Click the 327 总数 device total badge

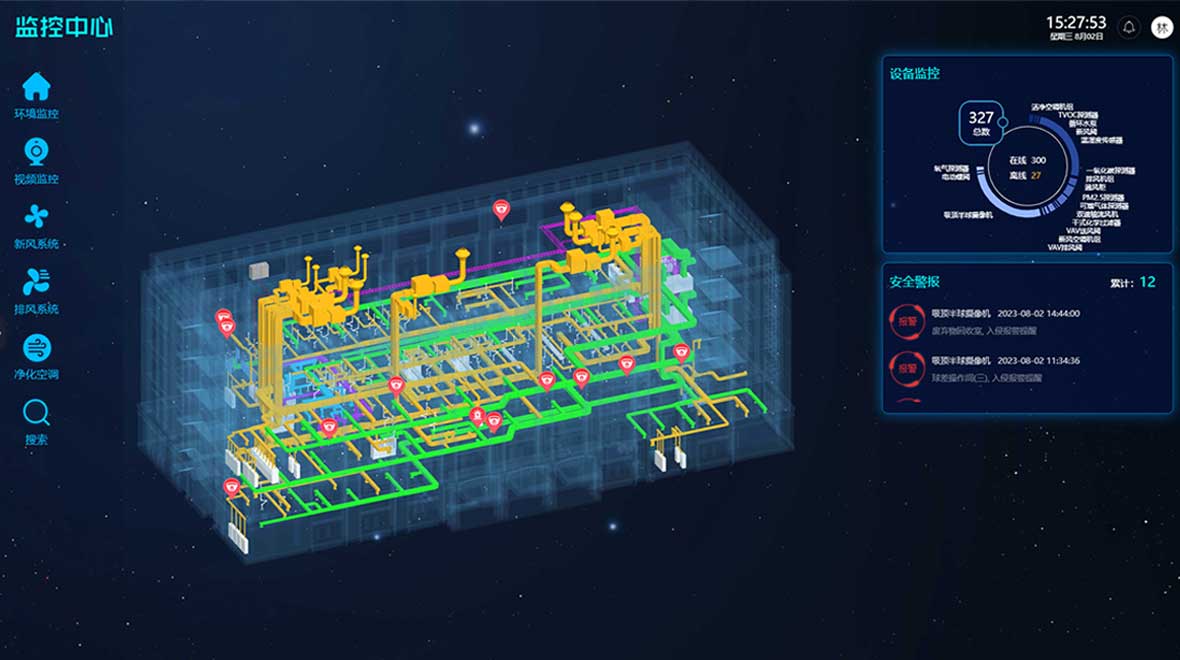coord(980,122)
